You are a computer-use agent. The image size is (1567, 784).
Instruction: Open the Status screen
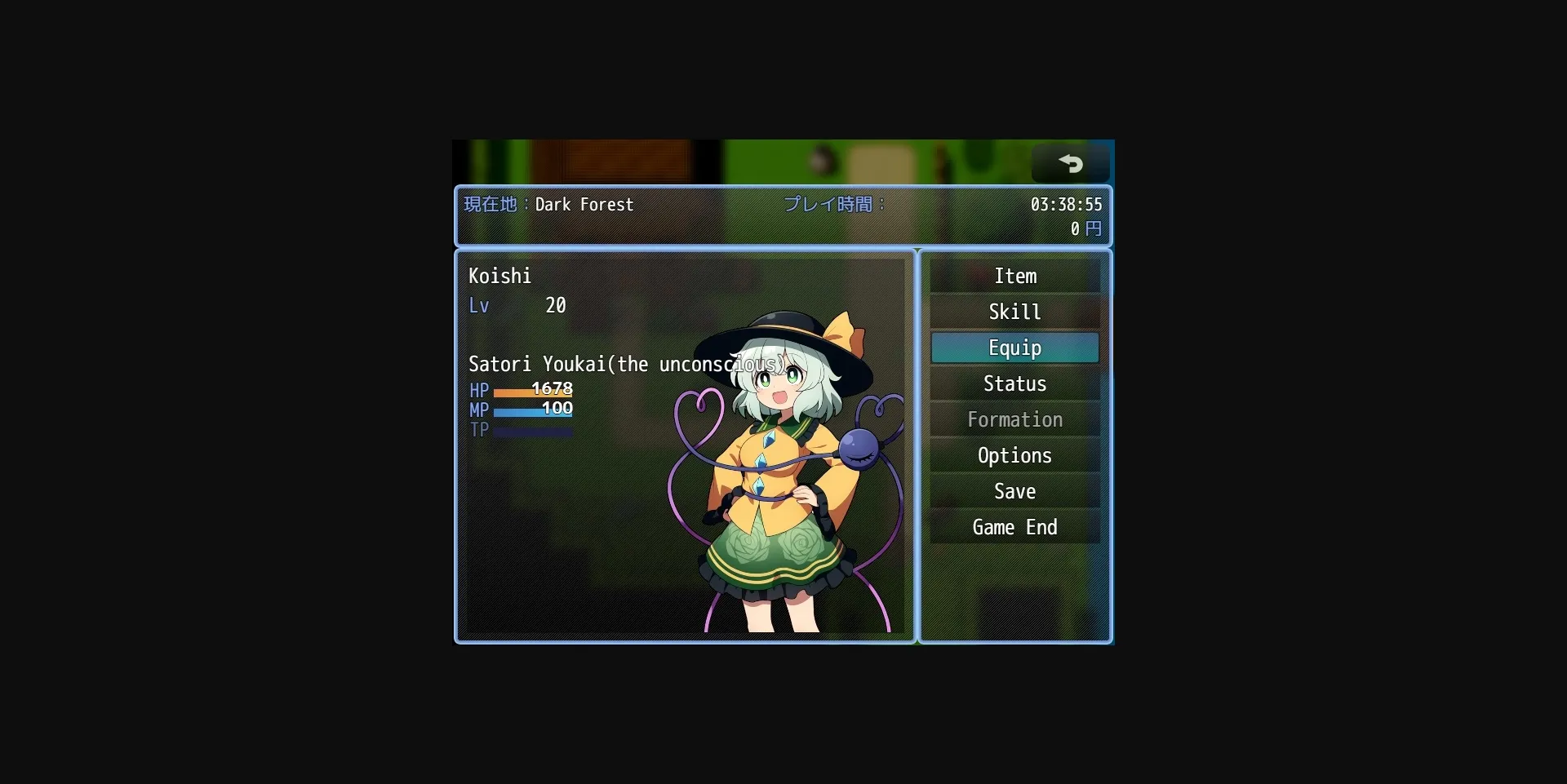pyautogui.click(x=1014, y=383)
